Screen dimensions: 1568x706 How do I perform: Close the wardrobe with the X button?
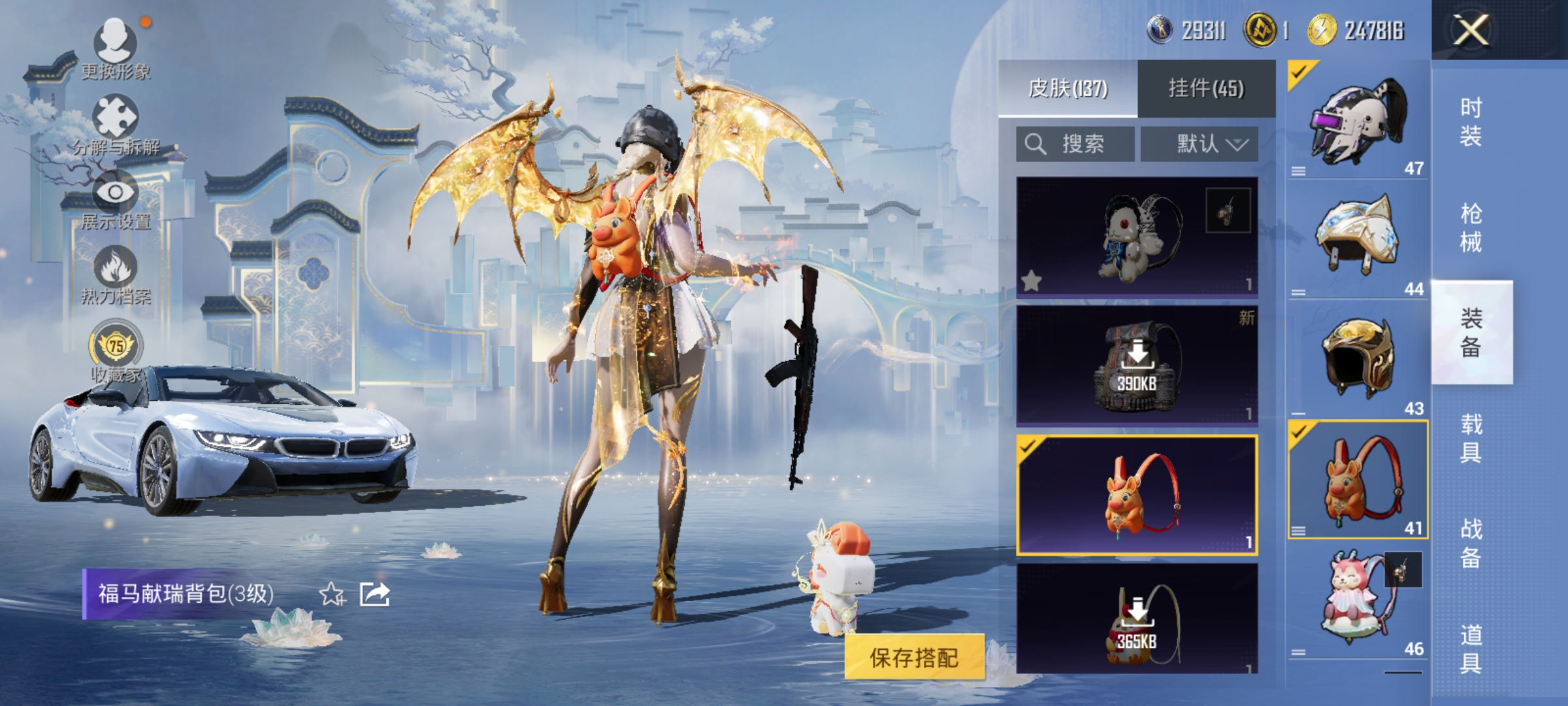[x=1470, y=30]
